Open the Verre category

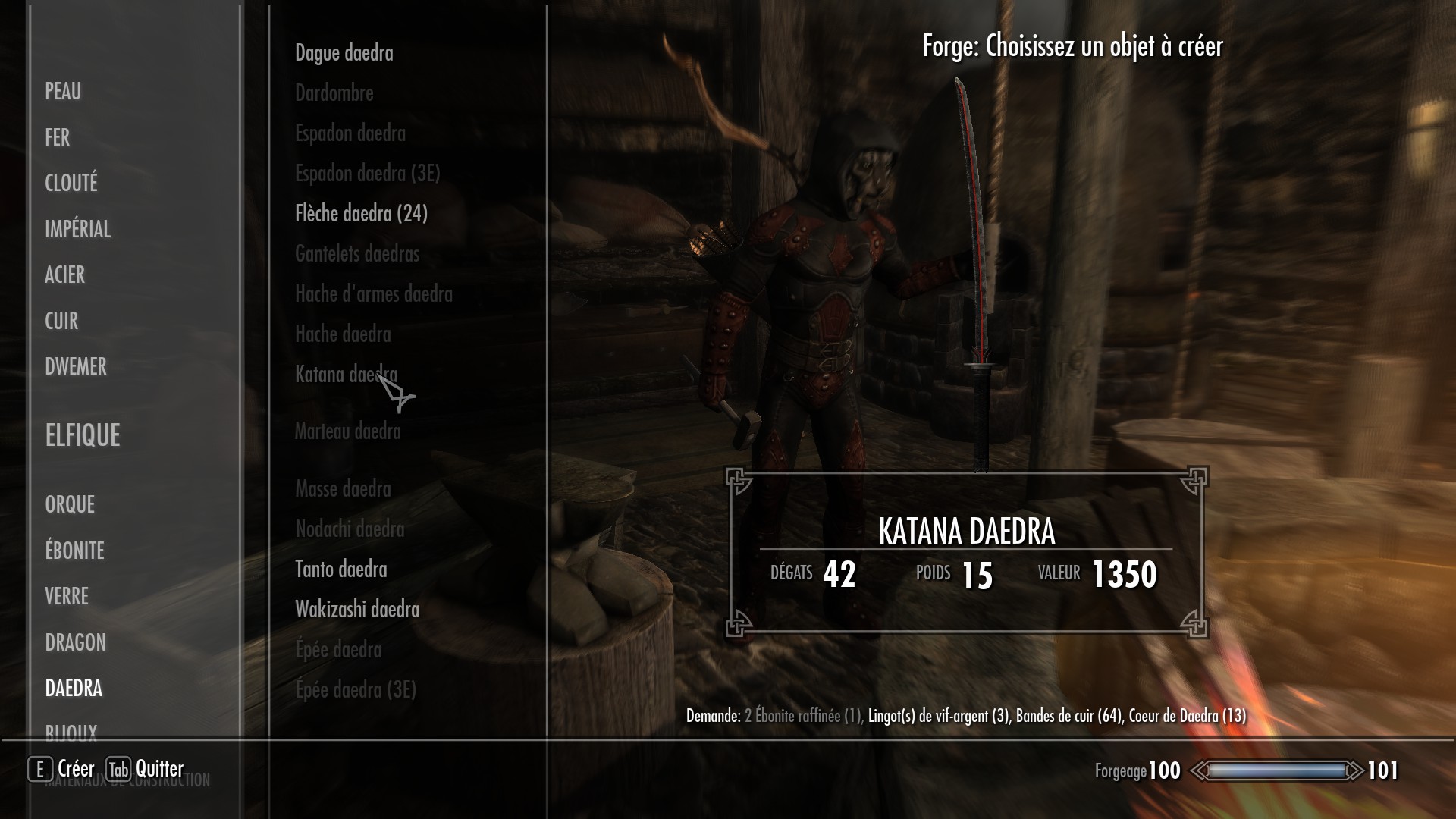click(67, 596)
